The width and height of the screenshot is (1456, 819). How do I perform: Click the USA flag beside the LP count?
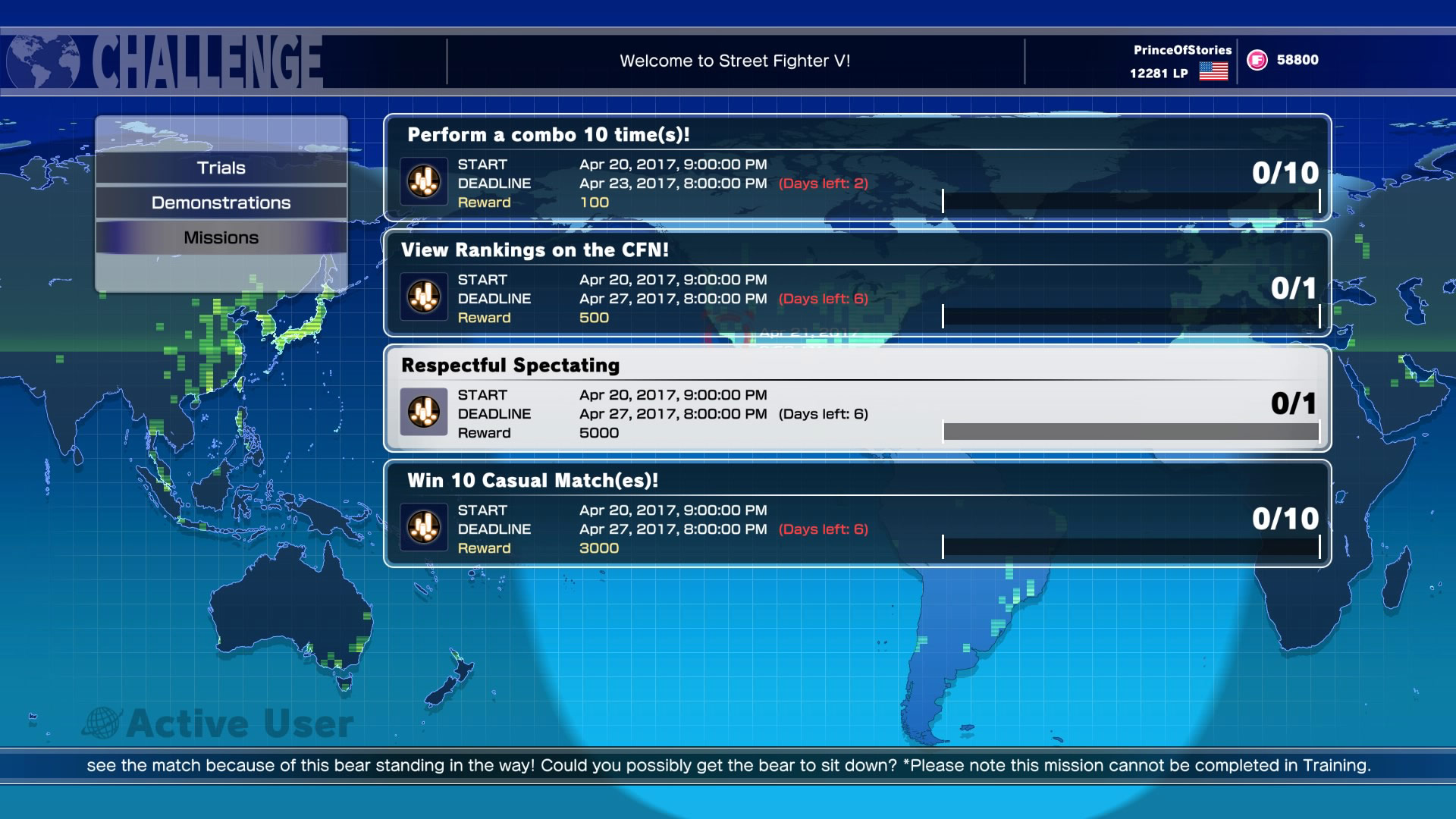click(x=1213, y=73)
